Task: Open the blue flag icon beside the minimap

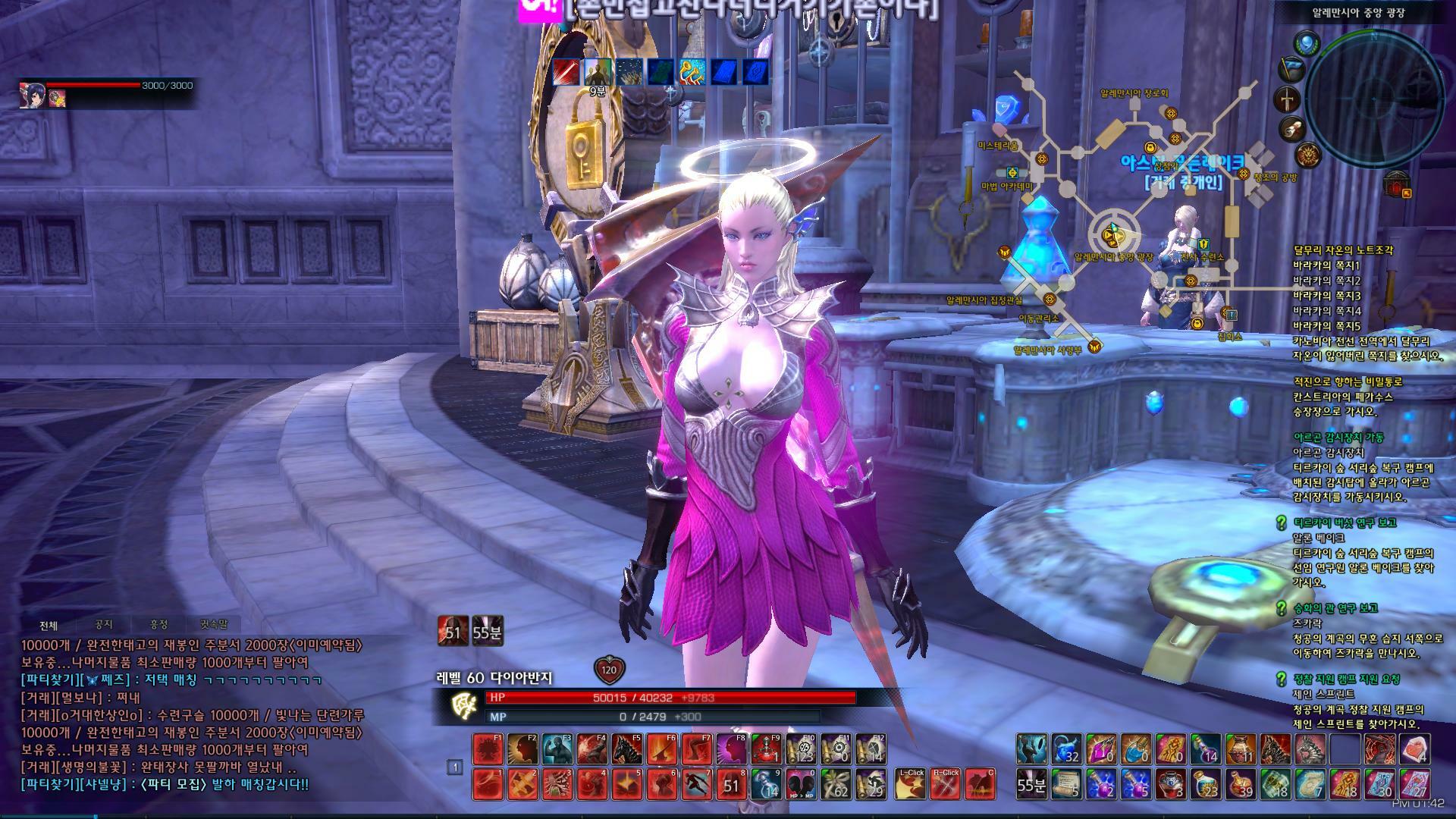Action: pyautogui.click(x=1291, y=69)
